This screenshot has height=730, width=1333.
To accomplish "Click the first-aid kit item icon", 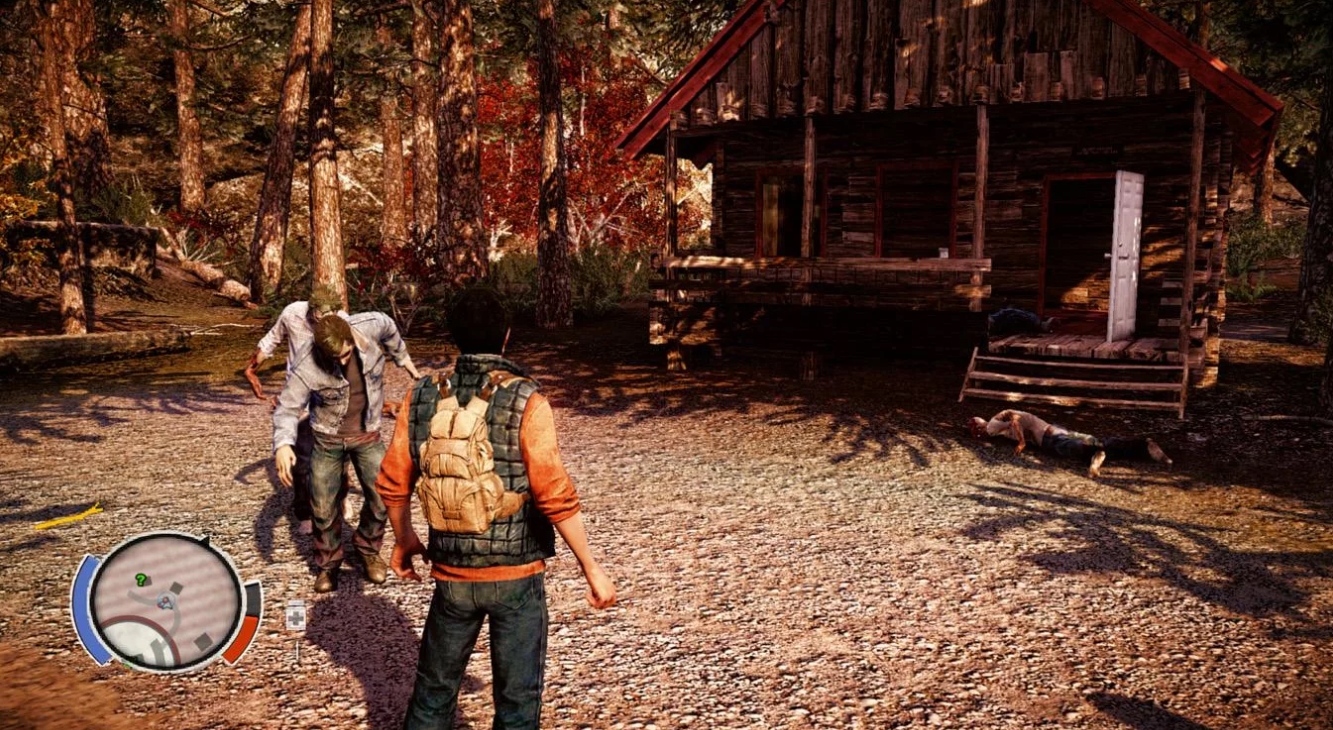I will point(295,615).
